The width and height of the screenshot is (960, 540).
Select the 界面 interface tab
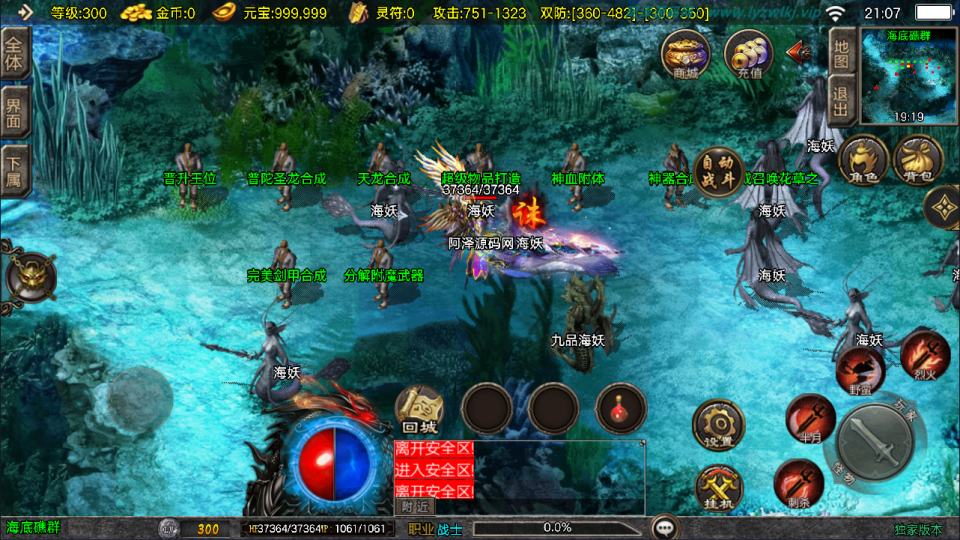[x=14, y=112]
